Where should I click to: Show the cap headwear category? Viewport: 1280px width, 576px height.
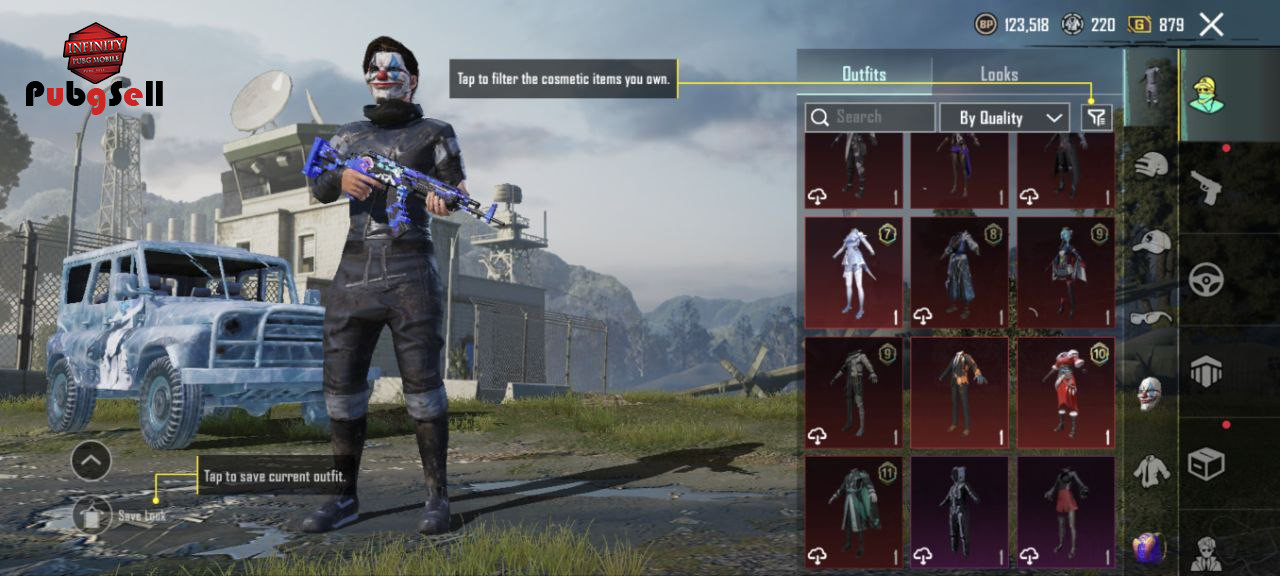(x=1152, y=241)
